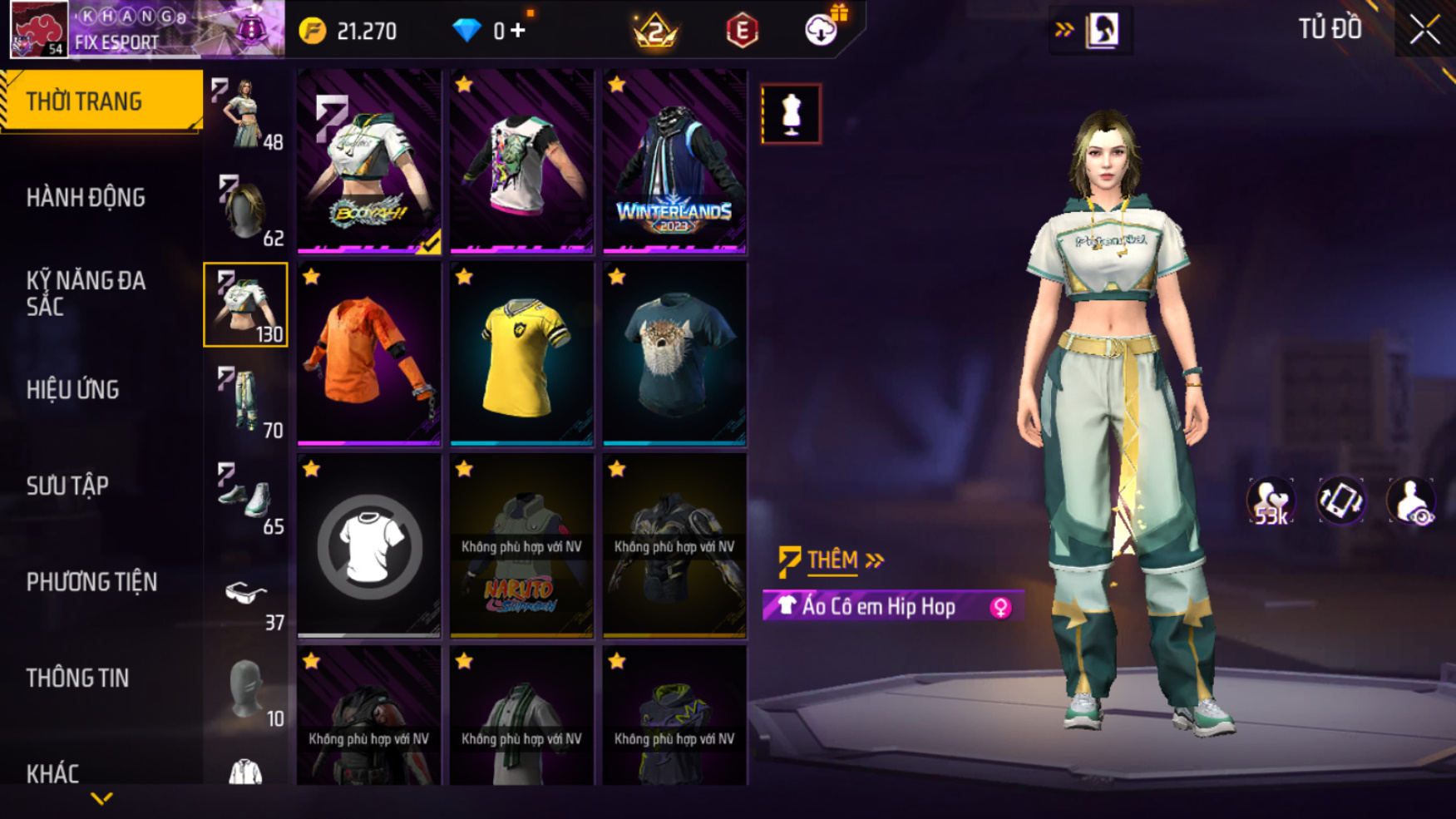
Task: Open the Hiệu Ứng tab
Action: tap(73, 389)
